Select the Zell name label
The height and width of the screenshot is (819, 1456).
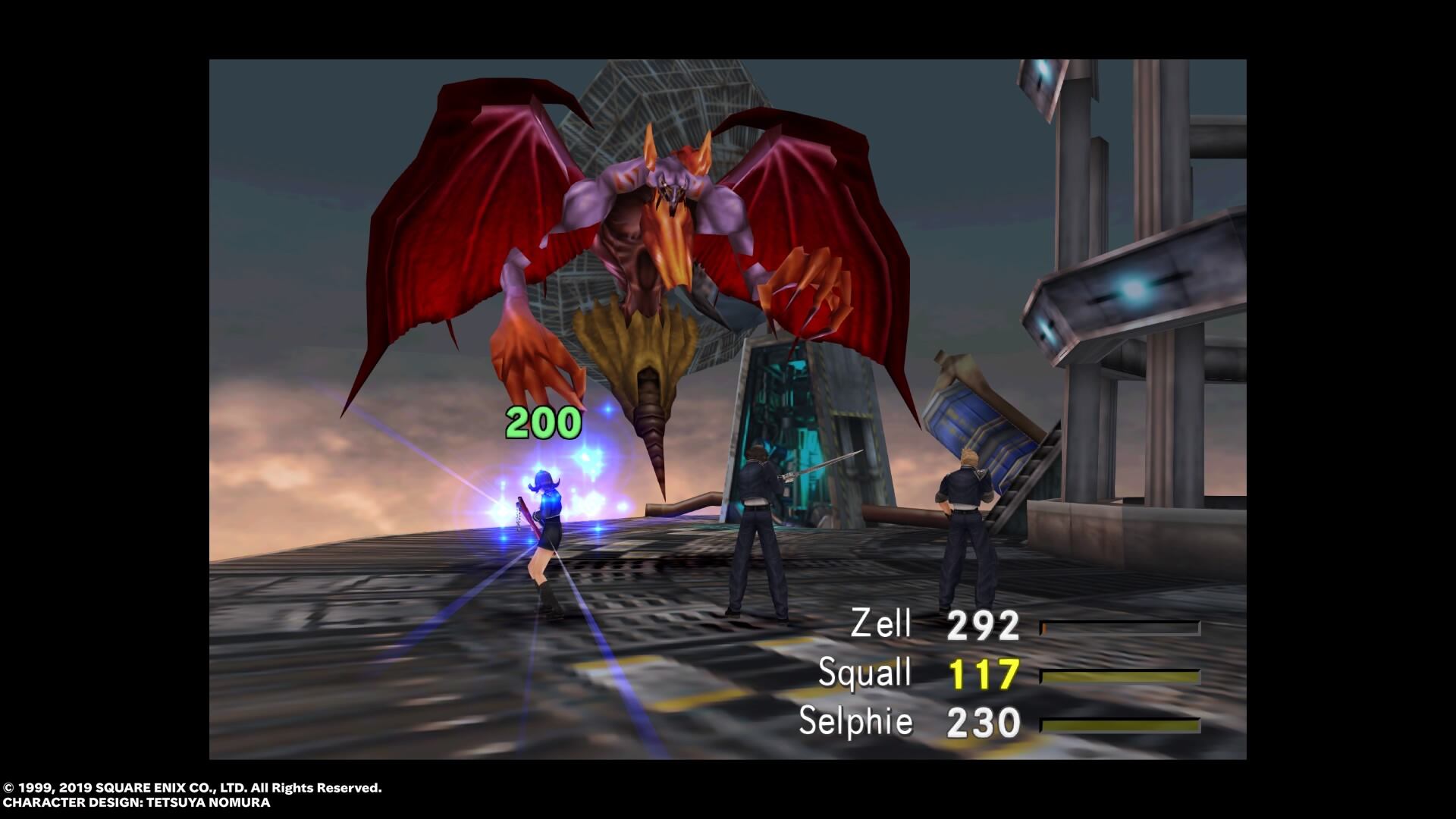pos(883,625)
